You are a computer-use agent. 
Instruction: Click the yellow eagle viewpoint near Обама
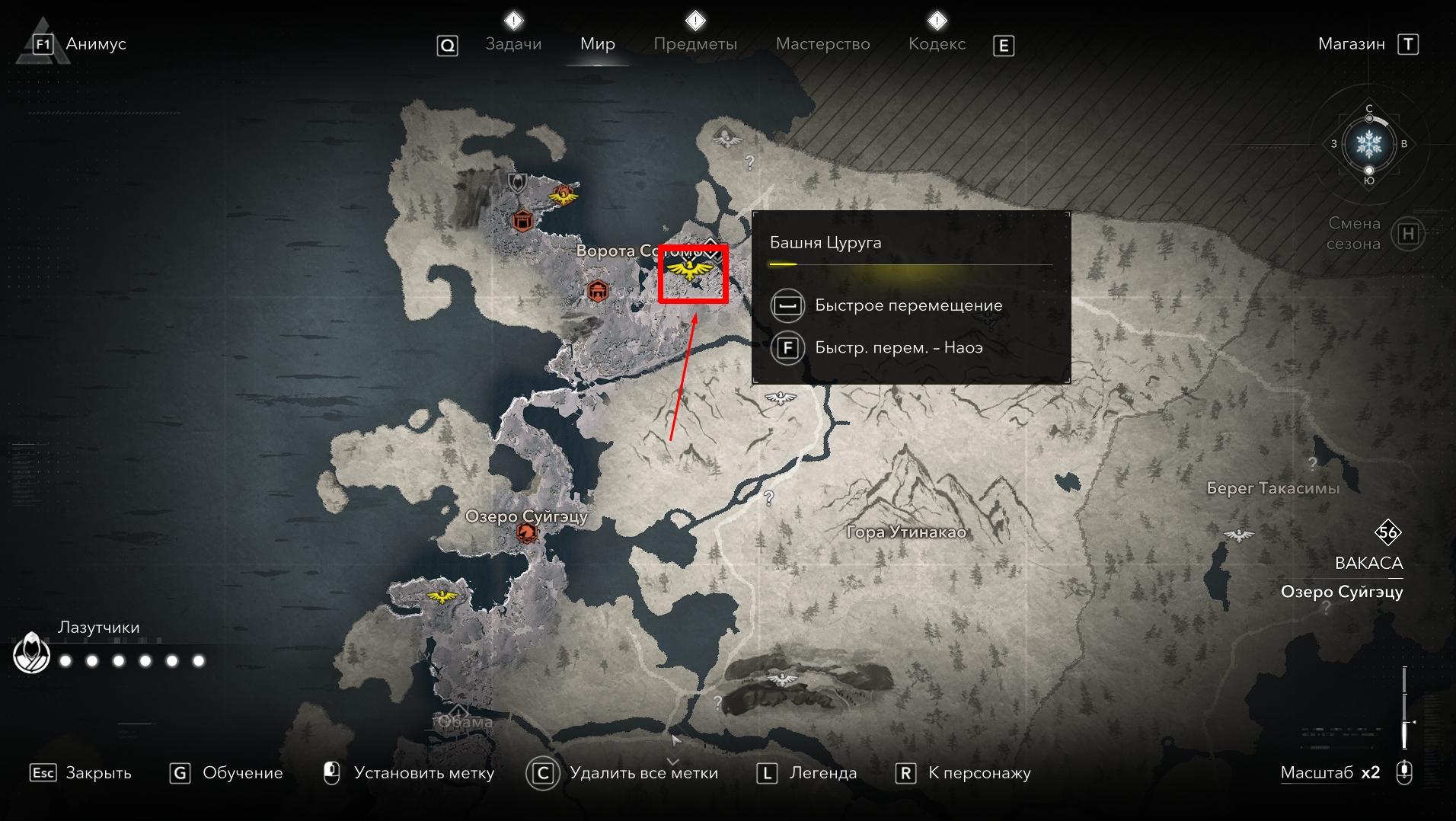point(442,596)
